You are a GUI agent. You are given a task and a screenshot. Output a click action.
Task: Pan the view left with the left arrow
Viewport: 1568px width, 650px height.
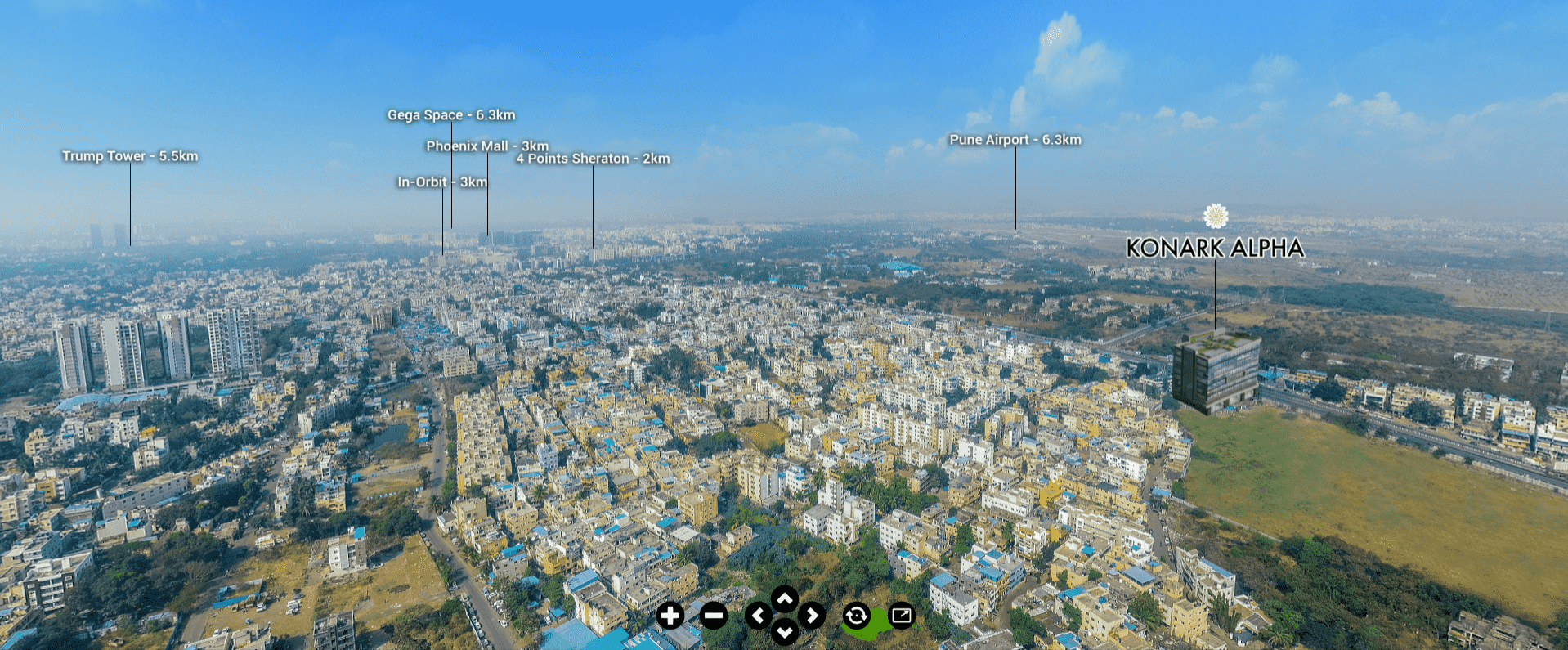tap(758, 616)
